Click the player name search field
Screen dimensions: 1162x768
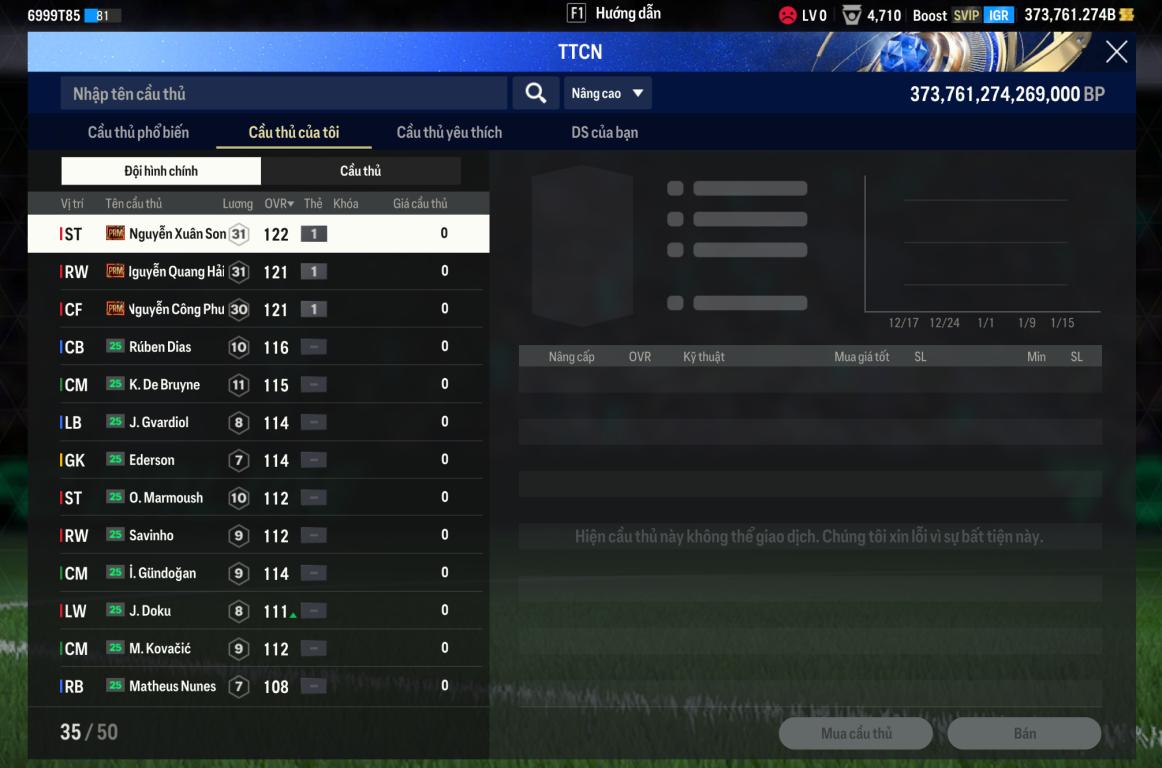[x=283, y=94]
